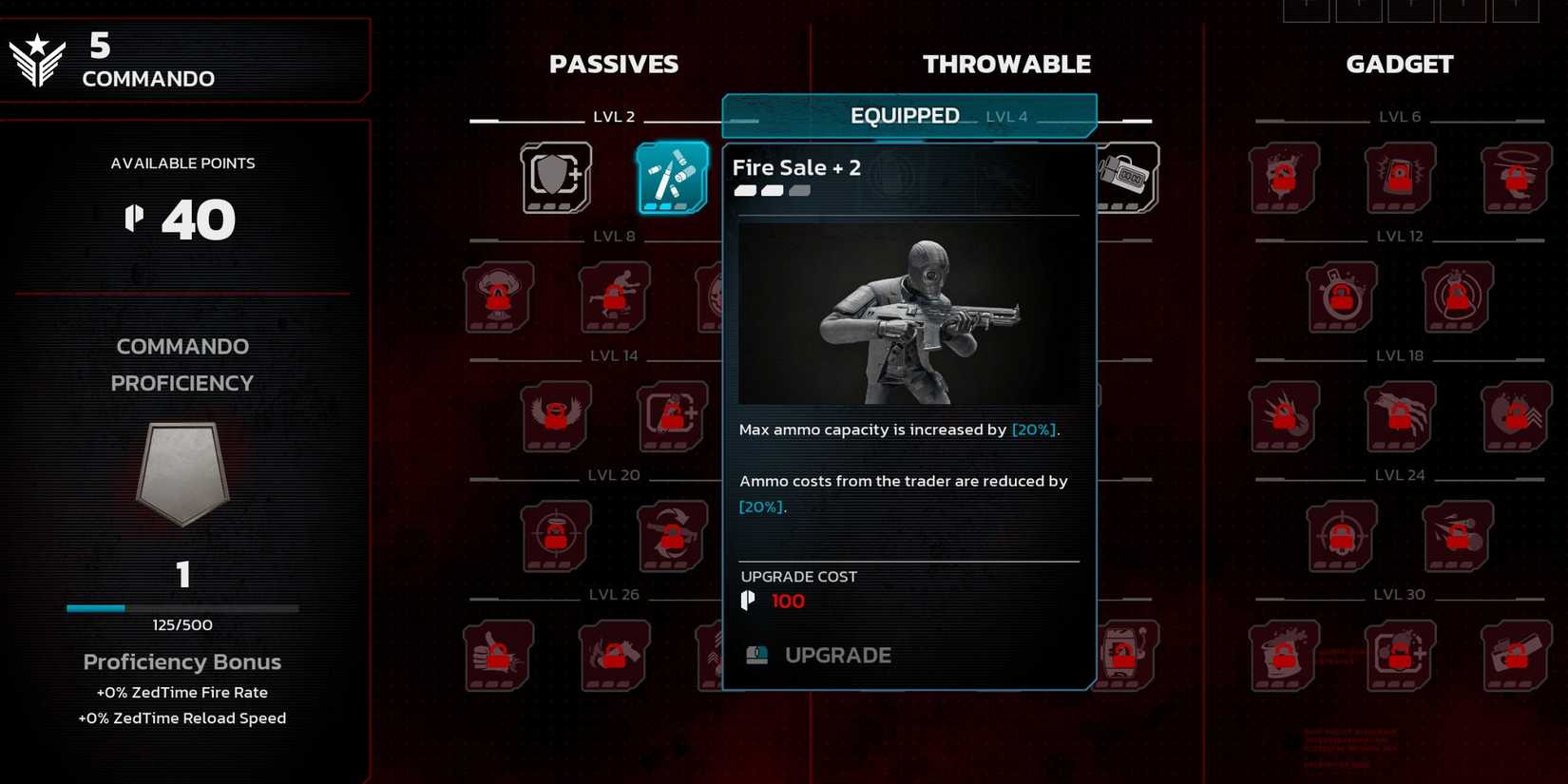Click the equipped Fire Sale ammo skill icon
This screenshot has width=1568, height=784.
click(673, 177)
